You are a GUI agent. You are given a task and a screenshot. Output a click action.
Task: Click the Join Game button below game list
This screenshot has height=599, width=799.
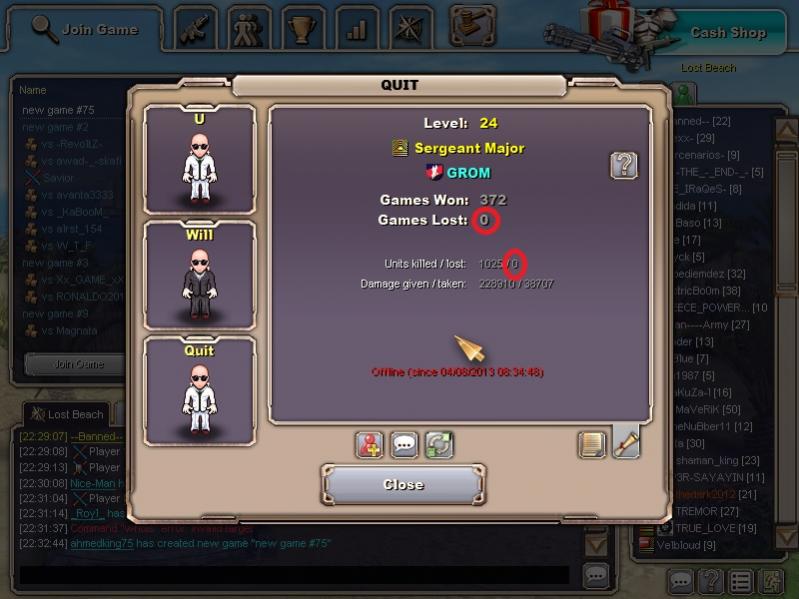pos(78,364)
